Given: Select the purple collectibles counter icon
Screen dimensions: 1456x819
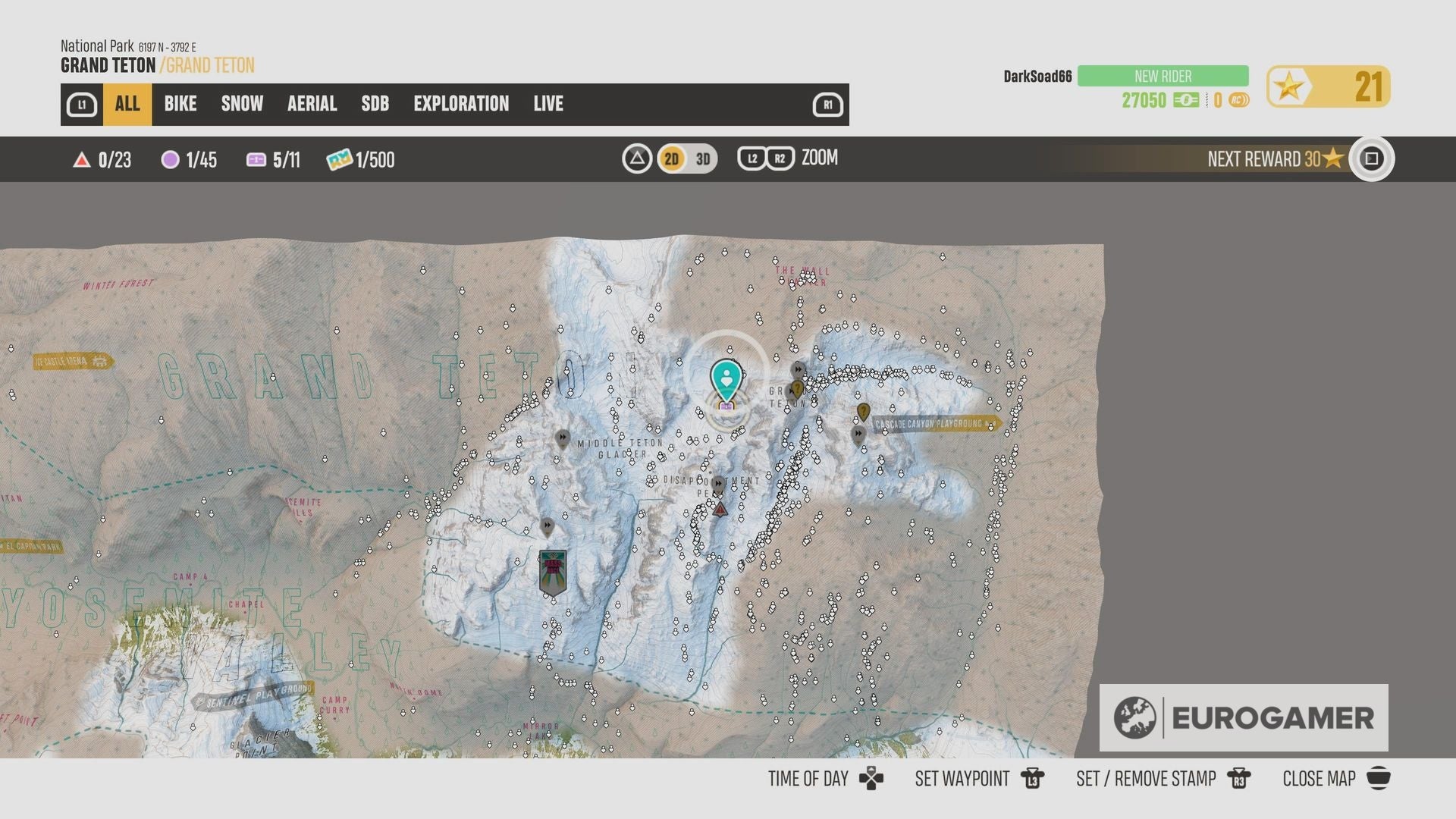Looking at the screenshot, I should click(x=169, y=160).
